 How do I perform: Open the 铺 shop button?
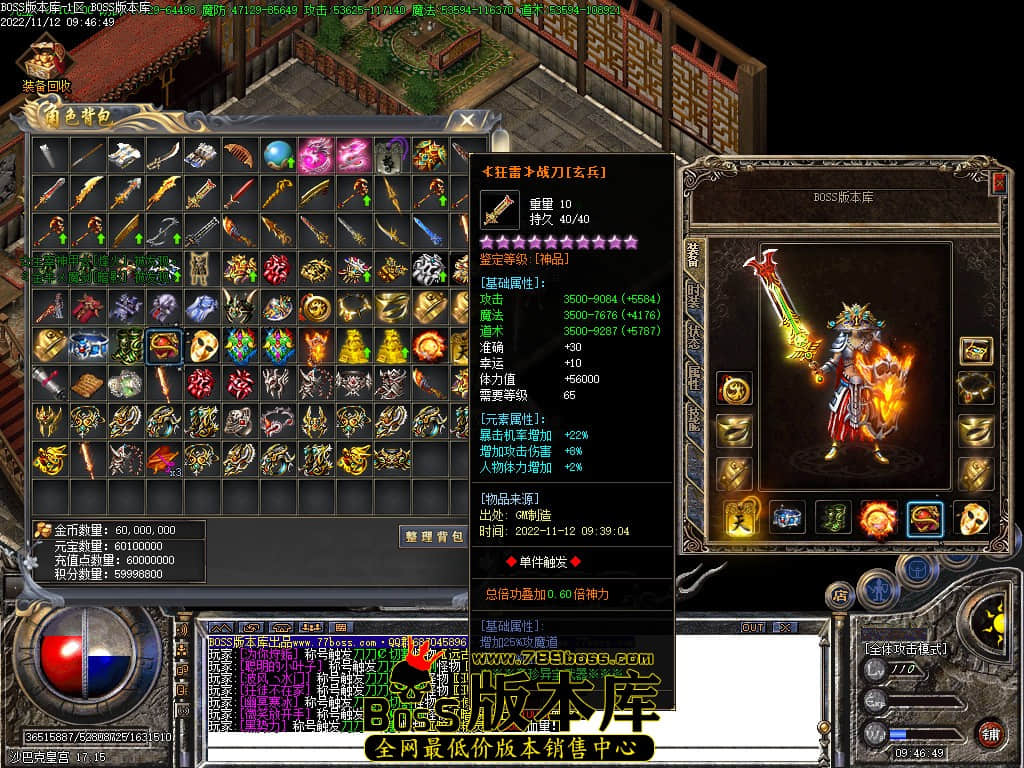pyautogui.click(x=989, y=733)
